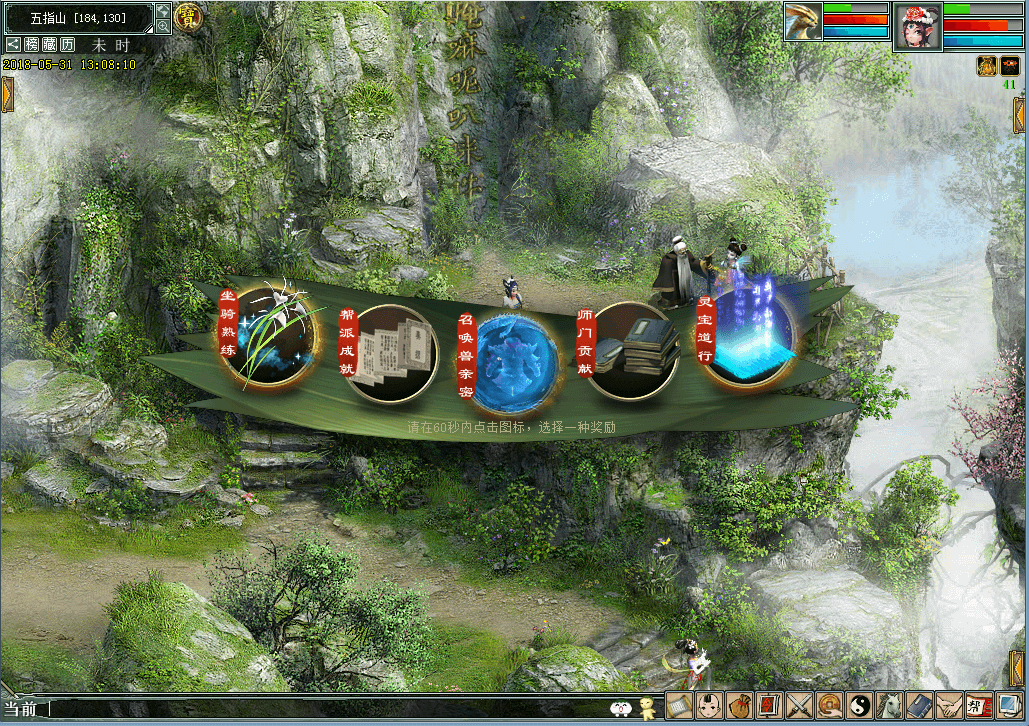Open the white horse mount icon
The image size is (1029, 726).
(x=889, y=706)
